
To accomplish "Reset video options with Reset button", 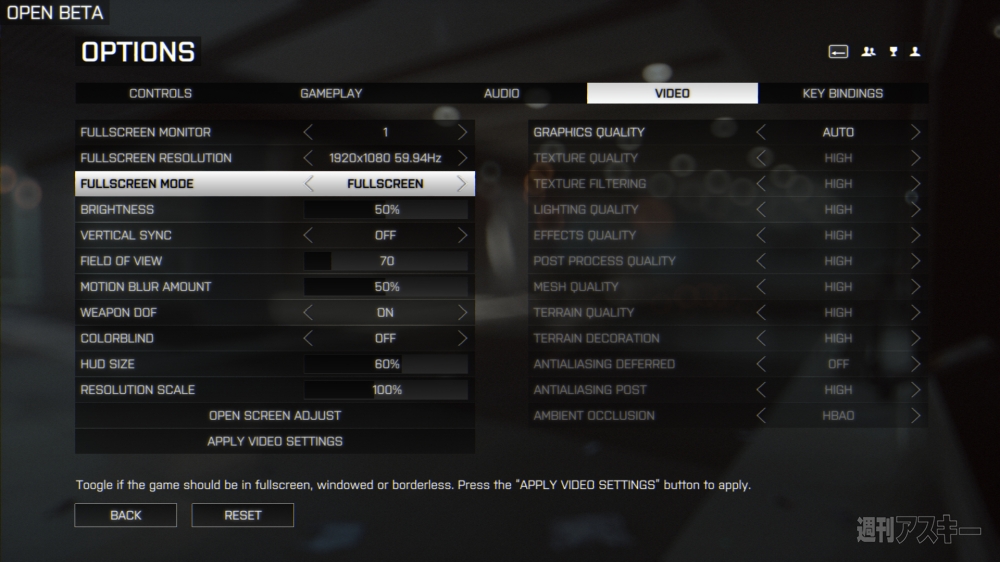I will (243, 515).
